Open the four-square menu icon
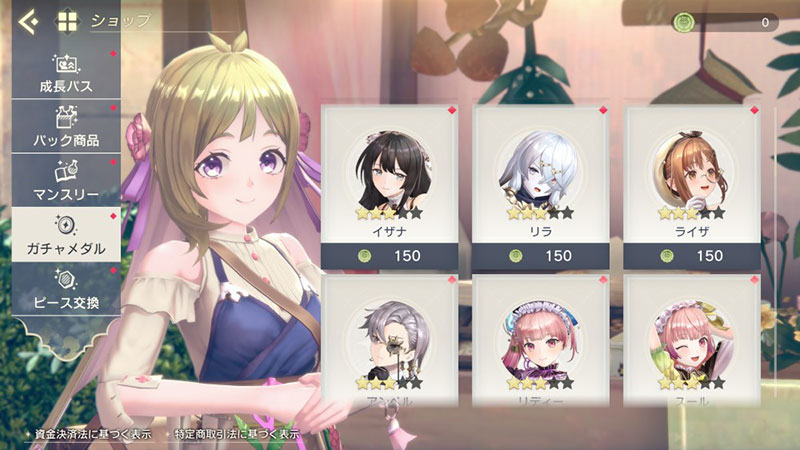 [x=67, y=20]
